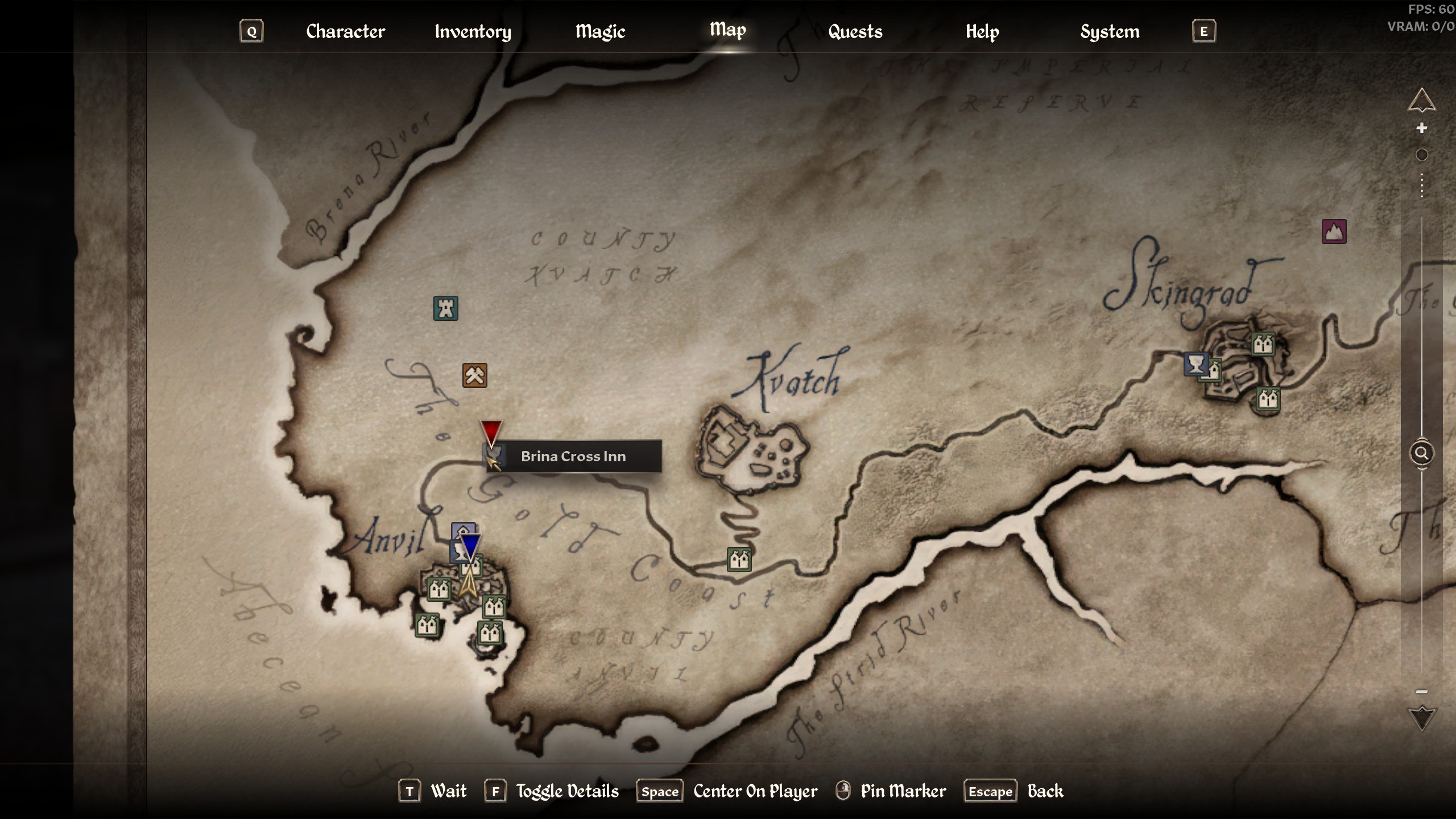Select the goblet inn marker near Skingrad
This screenshot has width=1456, height=819.
[x=1196, y=364]
